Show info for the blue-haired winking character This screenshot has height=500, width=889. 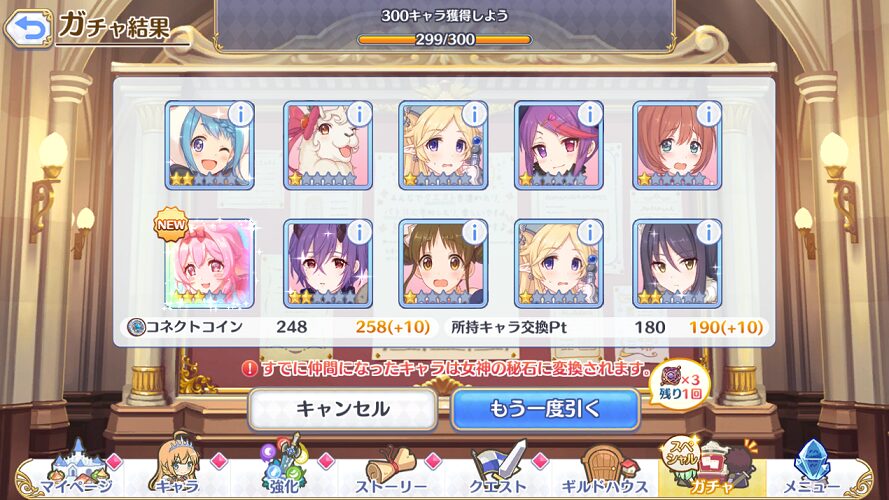click(x=241, y=114)
